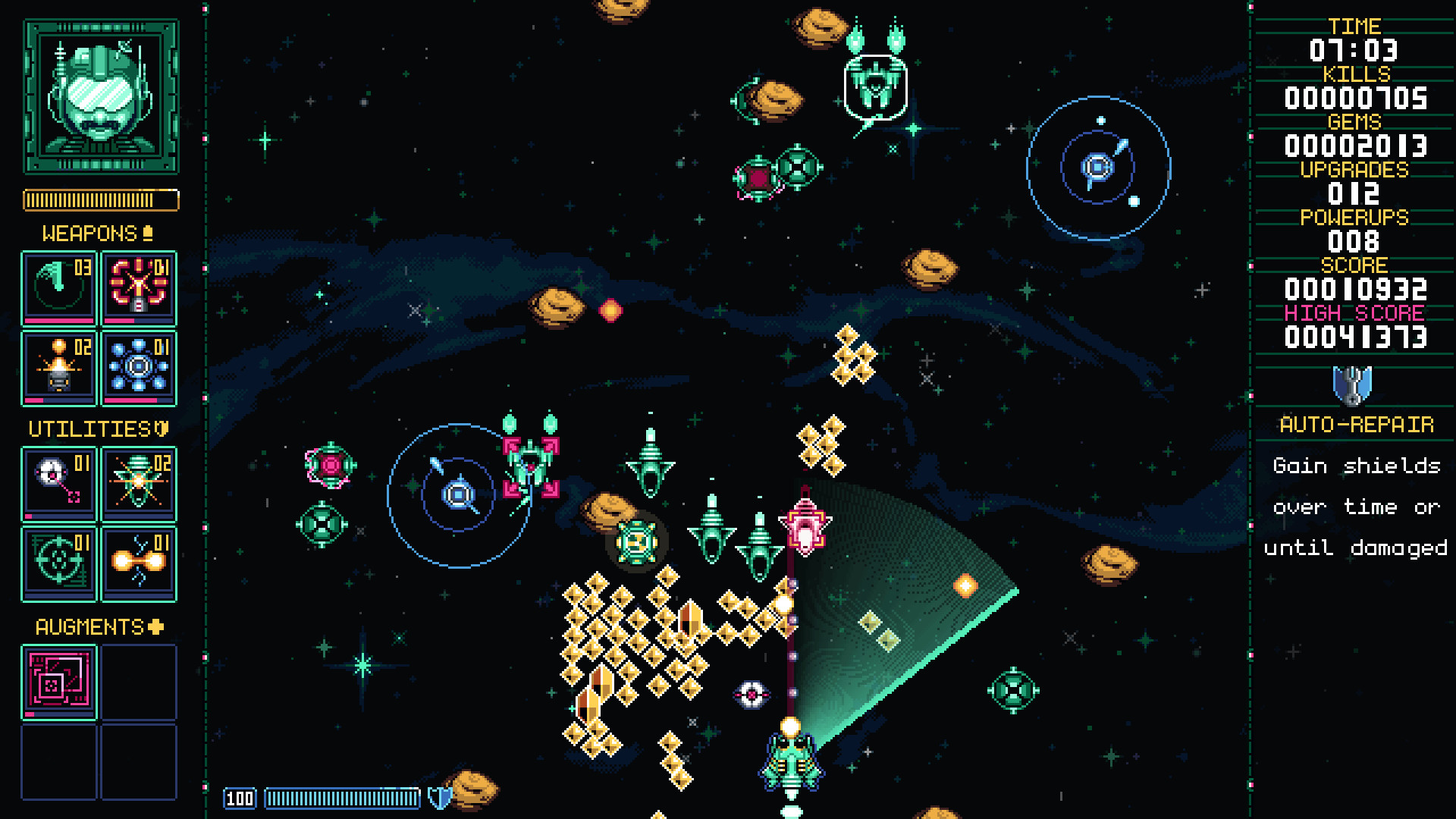Click the AUTO-REPAIR label text

[1356, 426]
